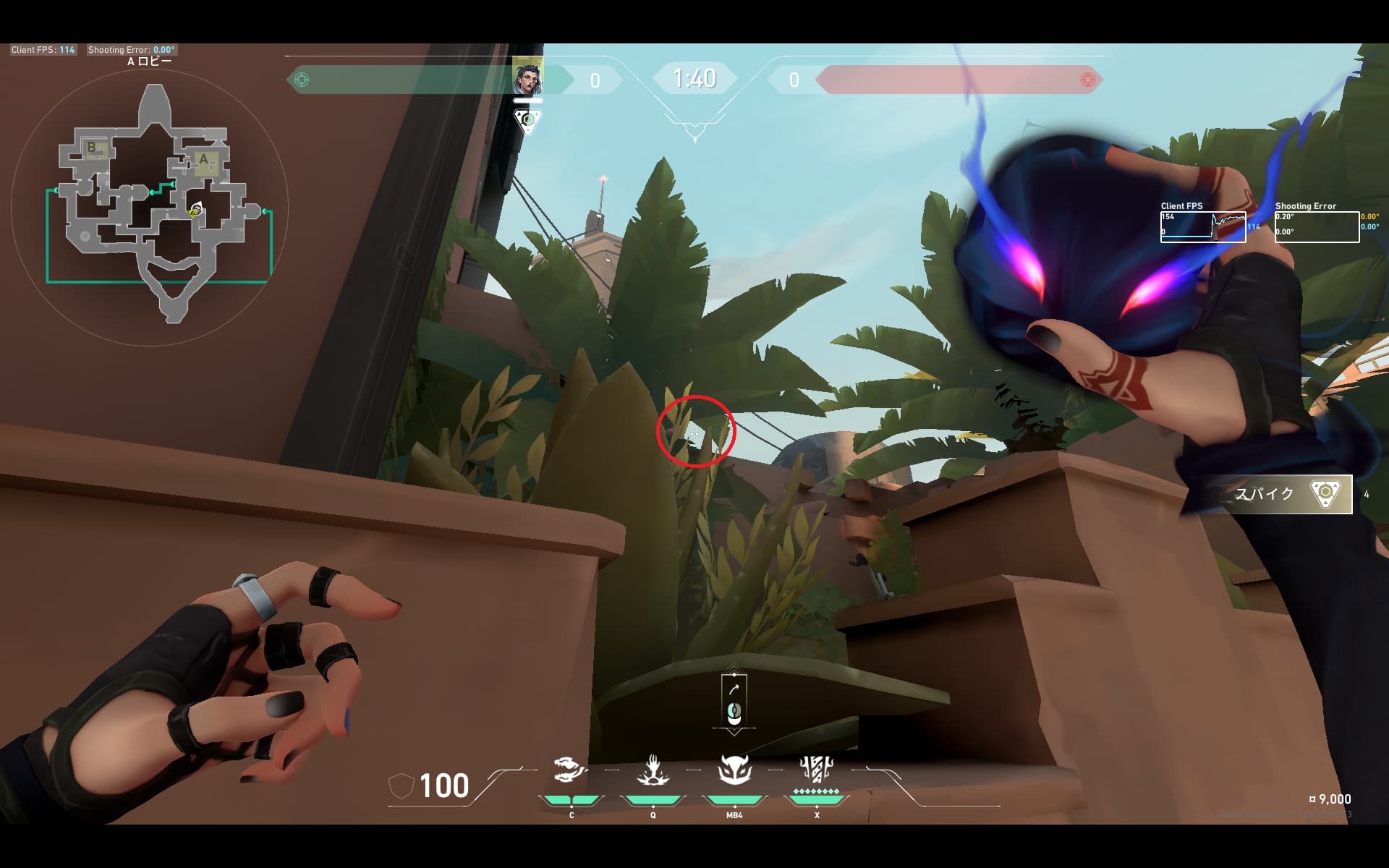The height and width of the screenshot is (868, 1389).
Task: Activate the Prowler ability icon
Action: pyautogui.click(x=571, y=771)
